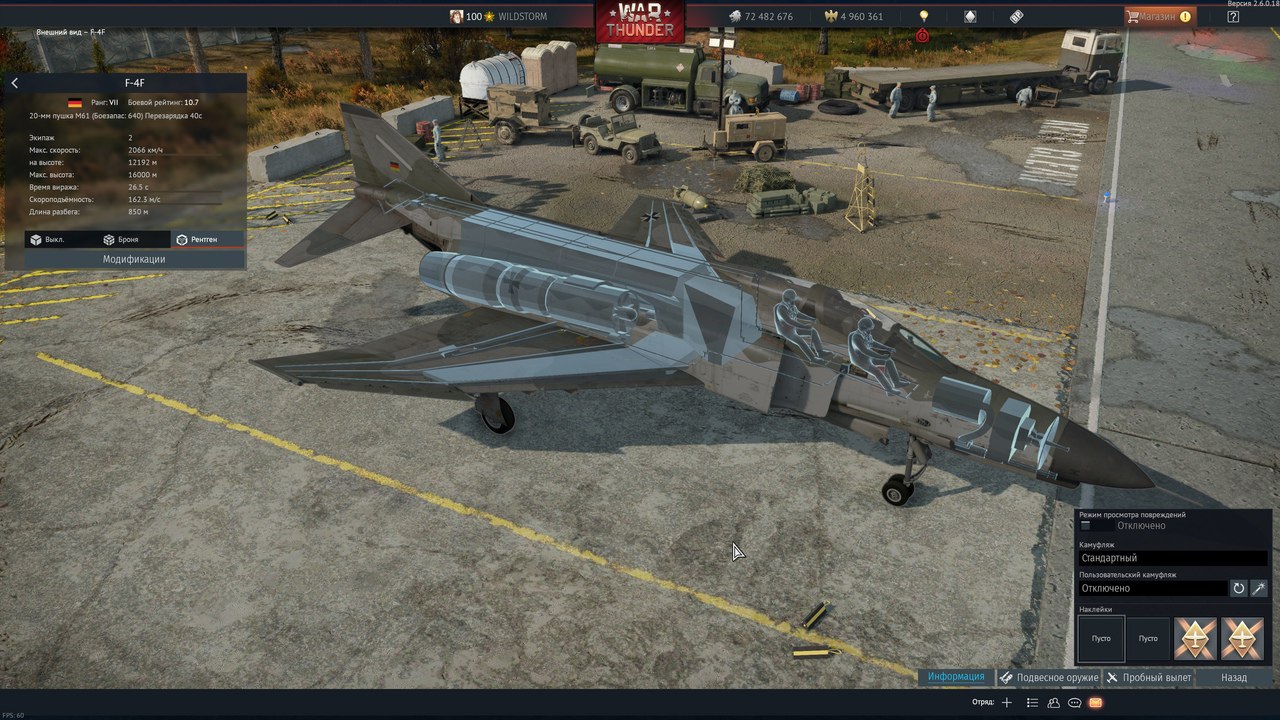The width and height of the screenshot is (1280, 720).
Task: Open the Камуфляж dropdown showing Стандартный
Action: click(x=1172, y=558)
